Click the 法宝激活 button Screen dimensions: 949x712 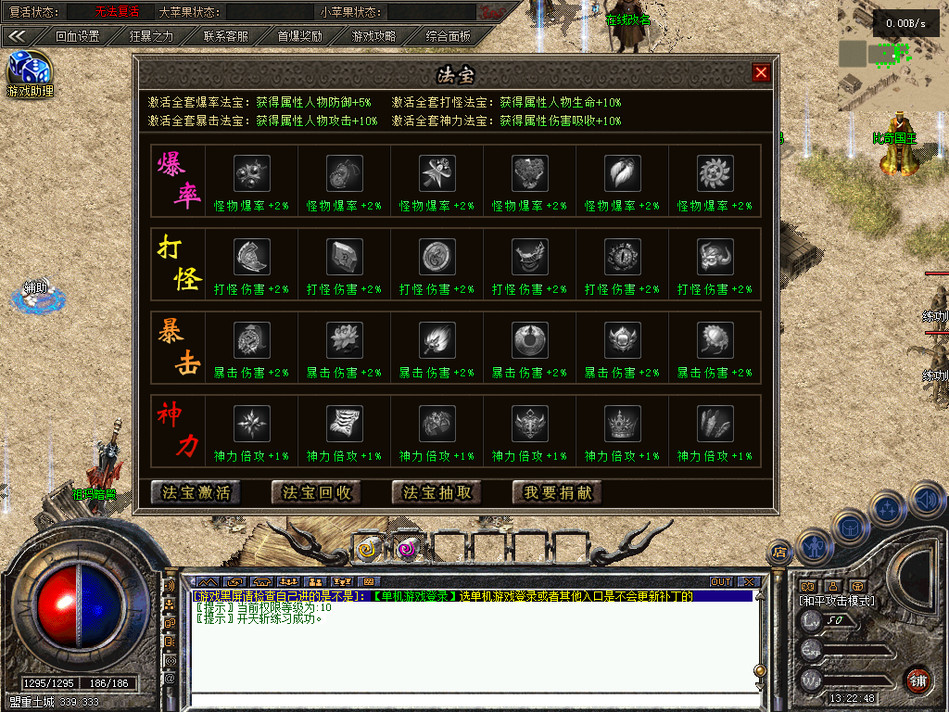pyautogui.click(x=197, y=492)
